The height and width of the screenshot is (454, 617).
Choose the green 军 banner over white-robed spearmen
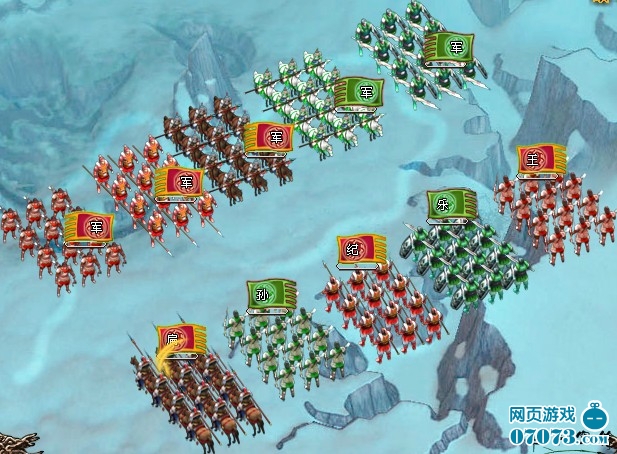358,92
